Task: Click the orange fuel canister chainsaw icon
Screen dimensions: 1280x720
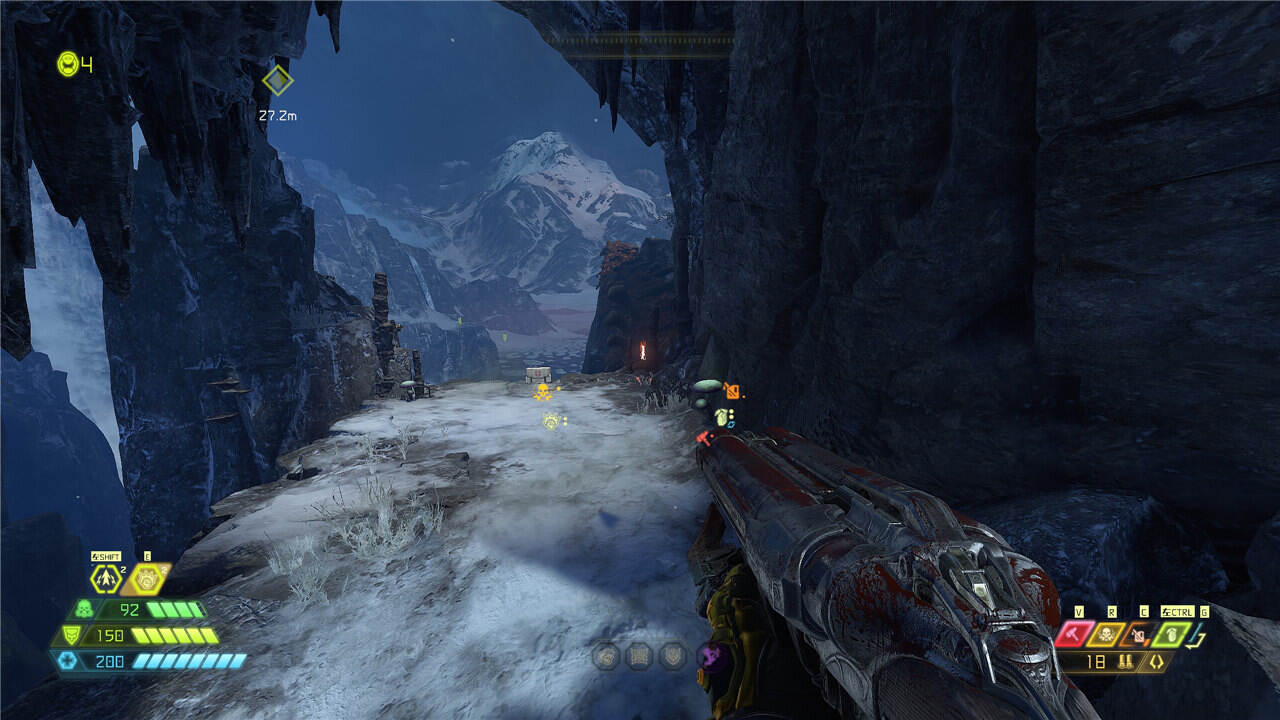Action: pyautogui.click(x=1138, y=634)
